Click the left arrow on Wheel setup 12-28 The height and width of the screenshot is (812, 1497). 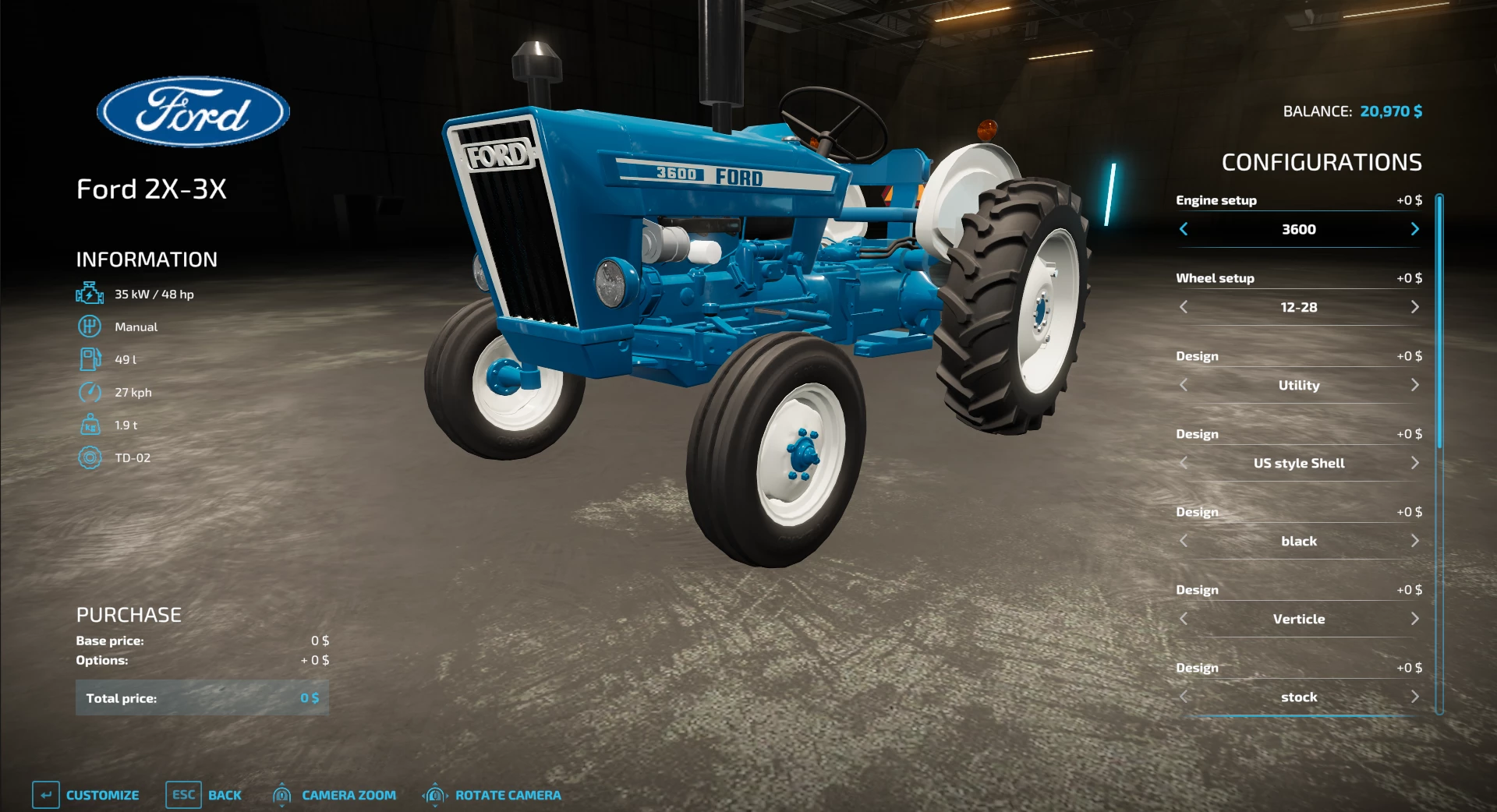coord(1184,307)
